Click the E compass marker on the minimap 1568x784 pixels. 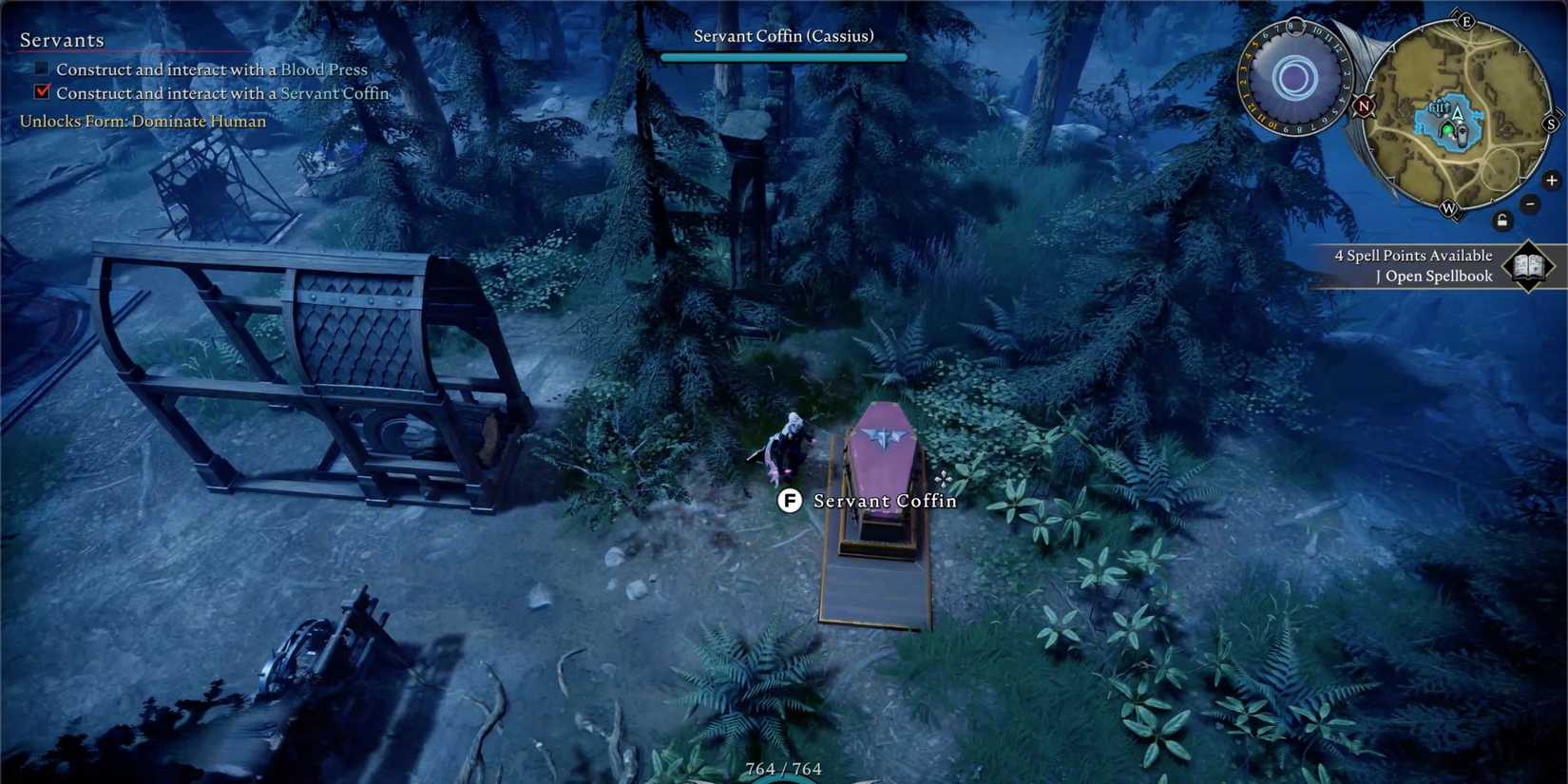(1466, 22)
